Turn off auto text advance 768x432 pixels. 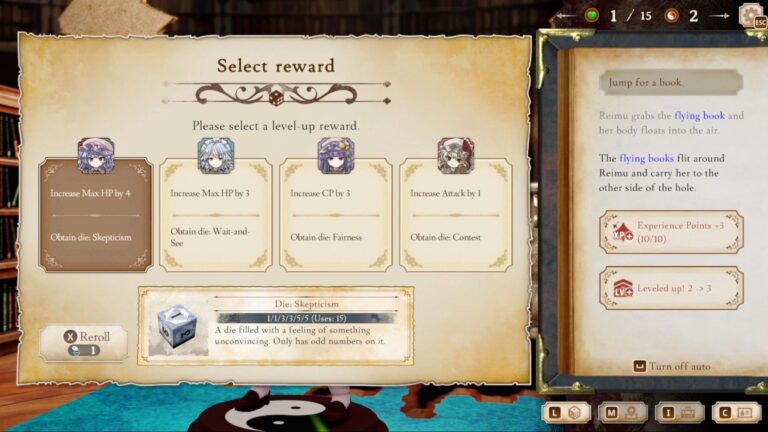tap(671, 366)
